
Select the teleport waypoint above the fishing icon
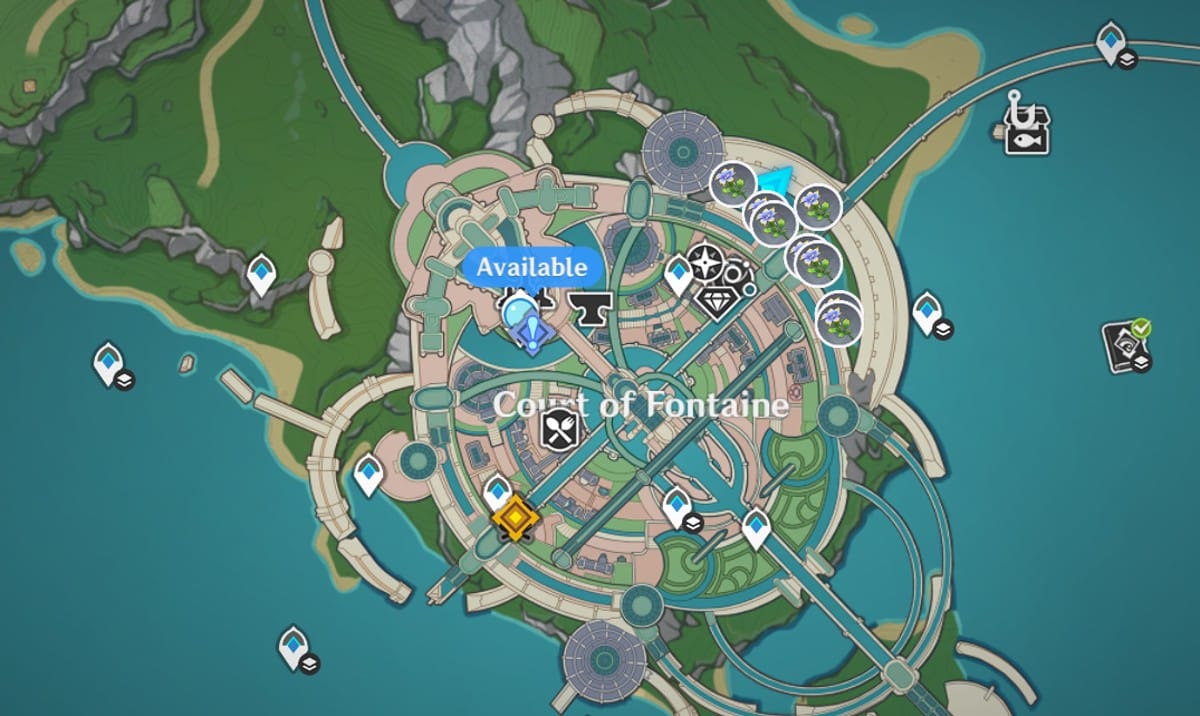[x=1111, y=43]
